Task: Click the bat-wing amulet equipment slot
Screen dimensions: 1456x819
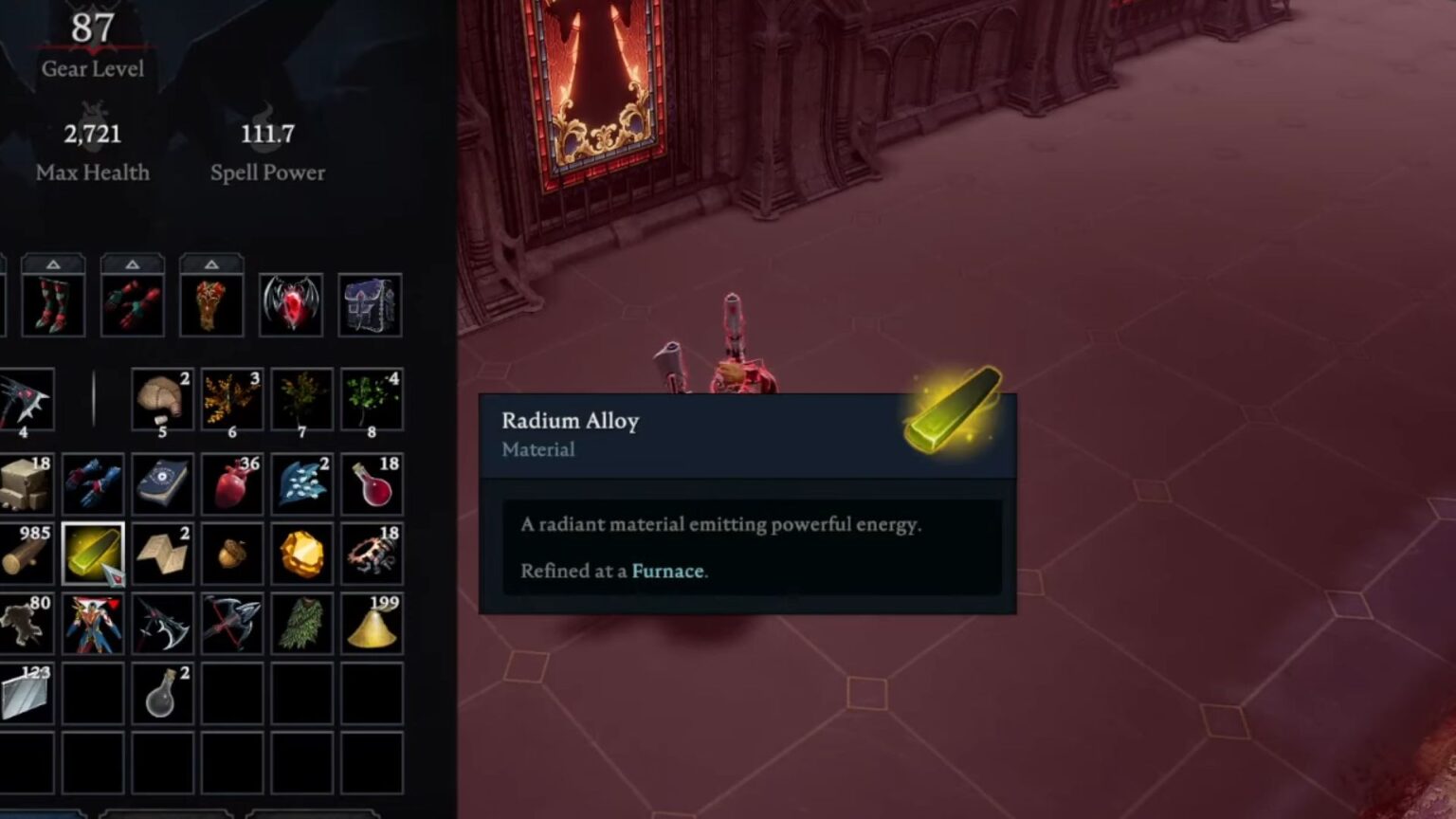Action: pyautogui.click(x=291, y=303)
